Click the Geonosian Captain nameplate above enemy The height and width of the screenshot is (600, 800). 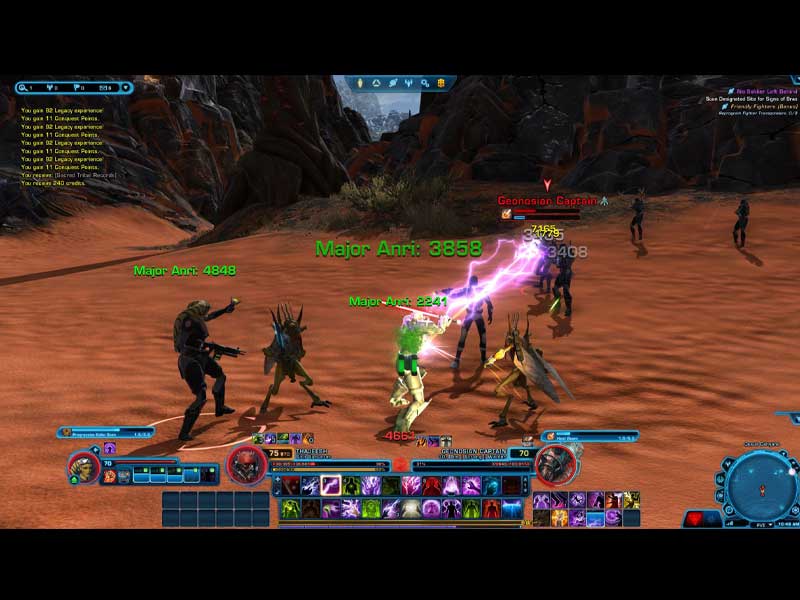547,201
